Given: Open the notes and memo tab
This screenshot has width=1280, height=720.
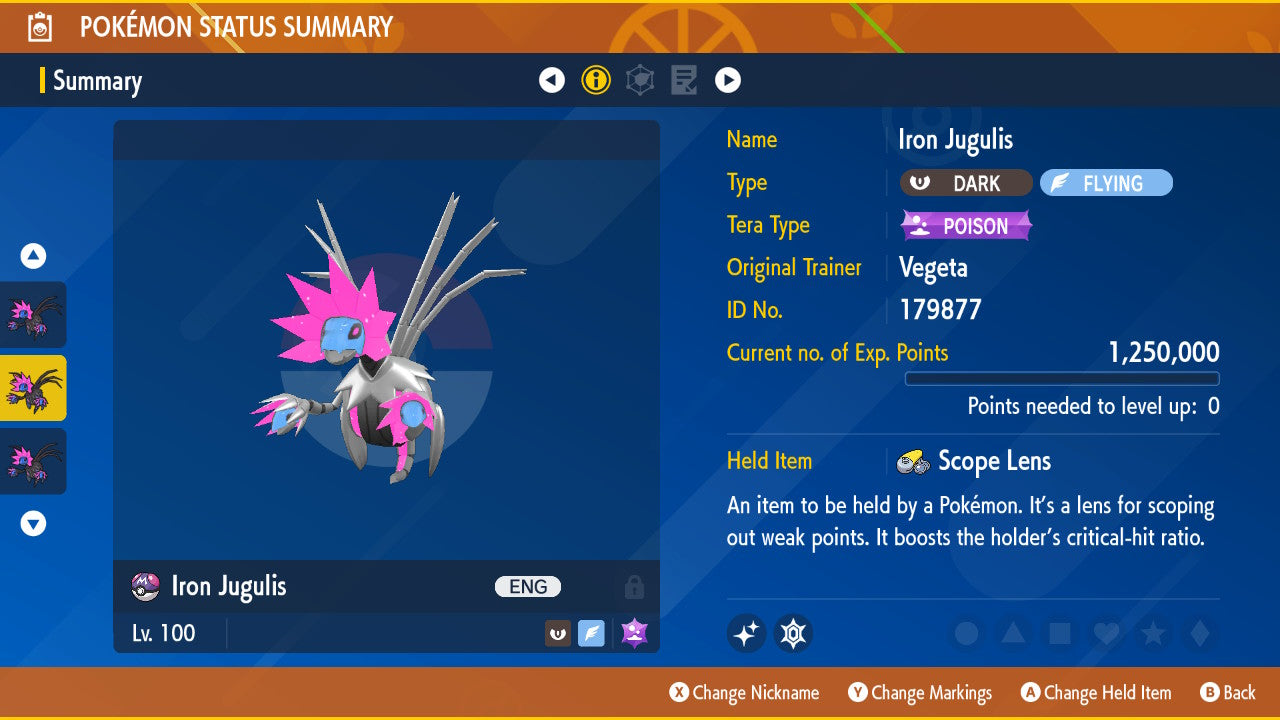Looking at the screenshot, I should pyautogui.click(x=684, y=80).
